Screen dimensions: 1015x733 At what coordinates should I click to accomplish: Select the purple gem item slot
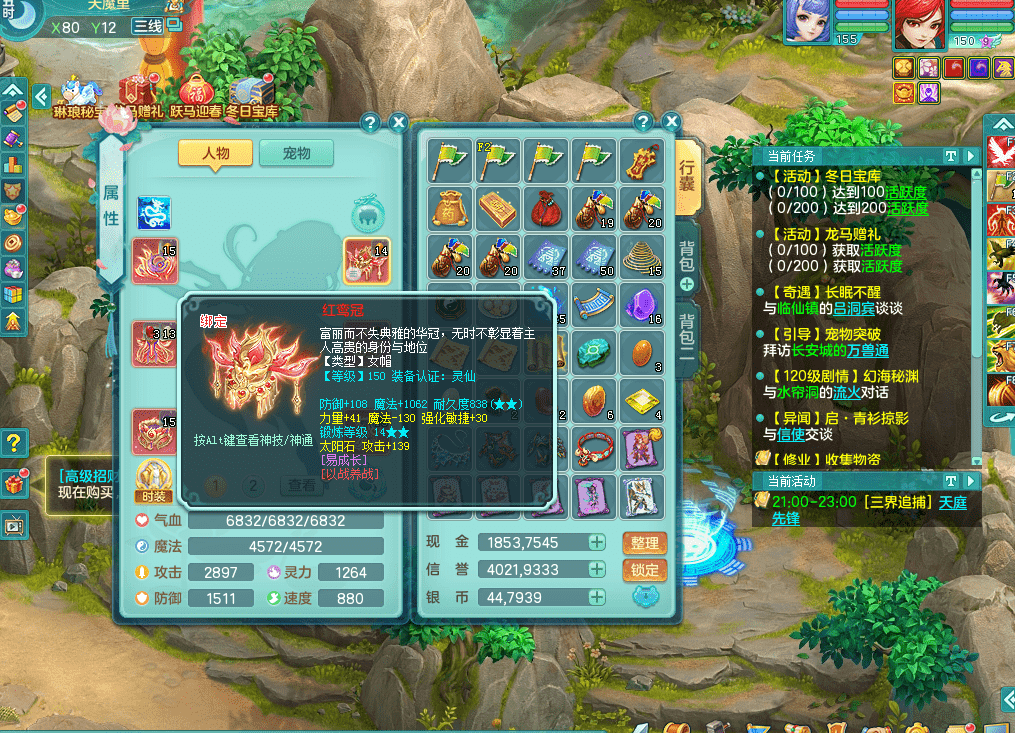tap(642, 304)
